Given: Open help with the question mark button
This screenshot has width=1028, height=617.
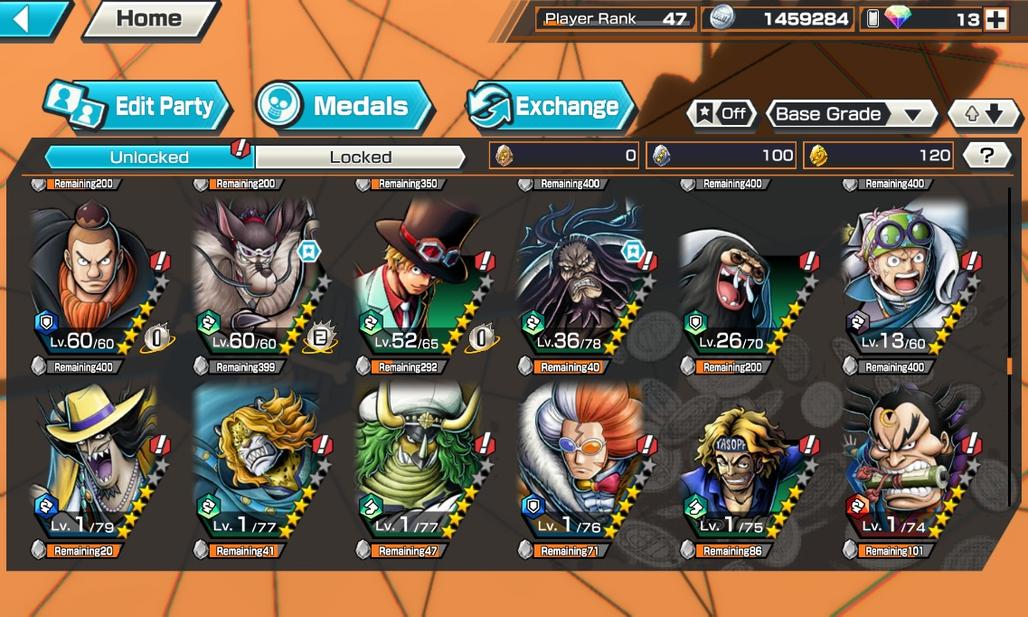Looking at the screenshot, I should click(x=987, y=155).
